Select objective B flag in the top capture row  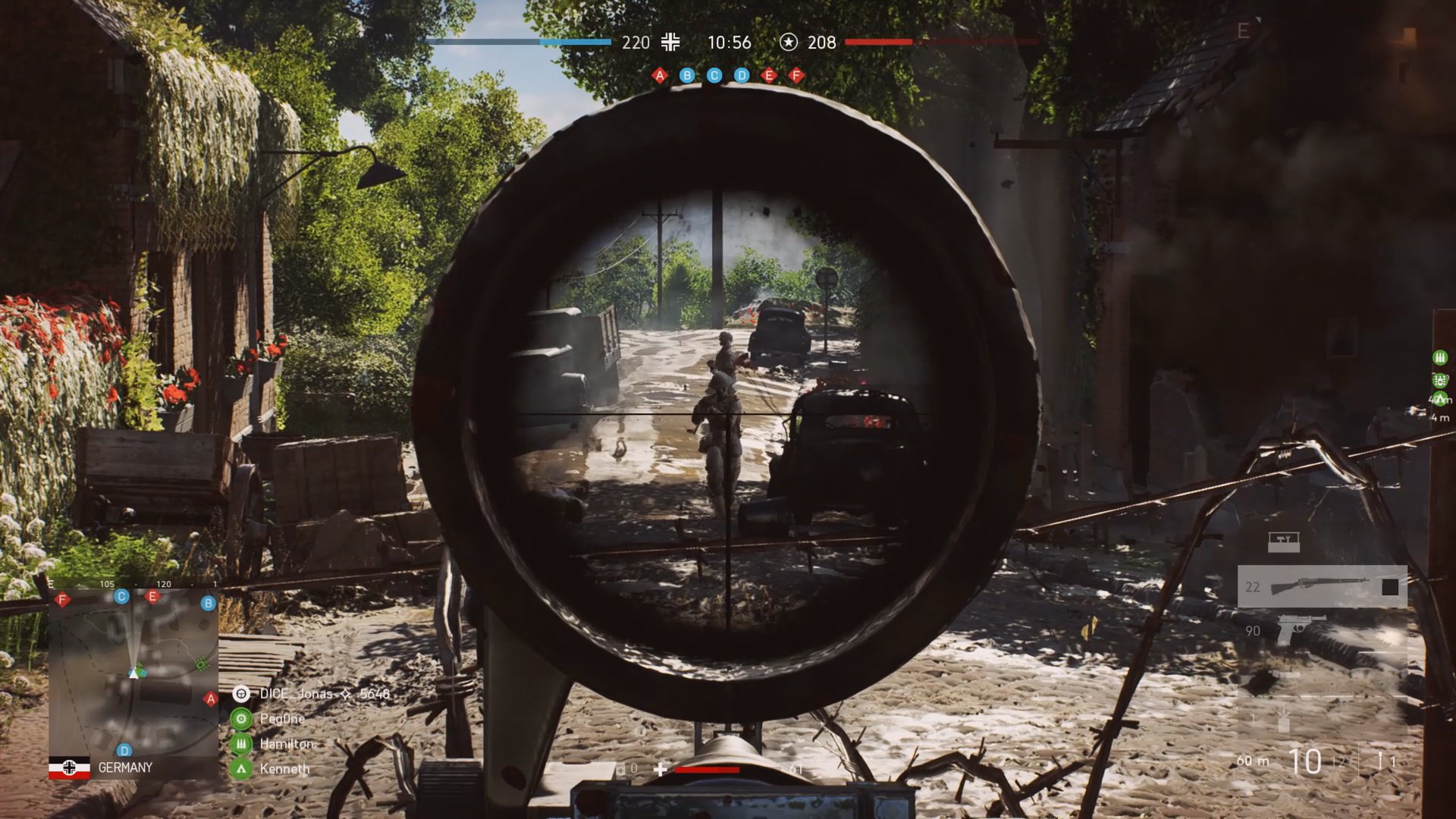tap(687, 75)
